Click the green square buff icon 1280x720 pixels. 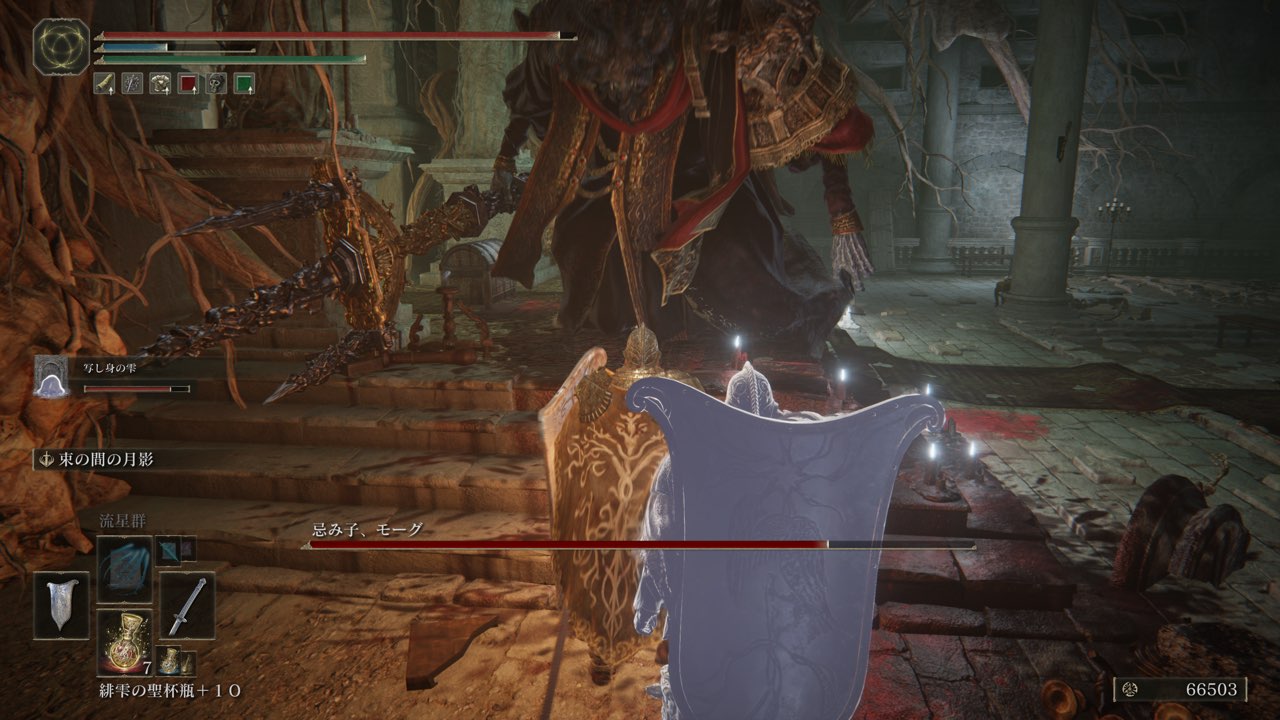pos(244,84)
